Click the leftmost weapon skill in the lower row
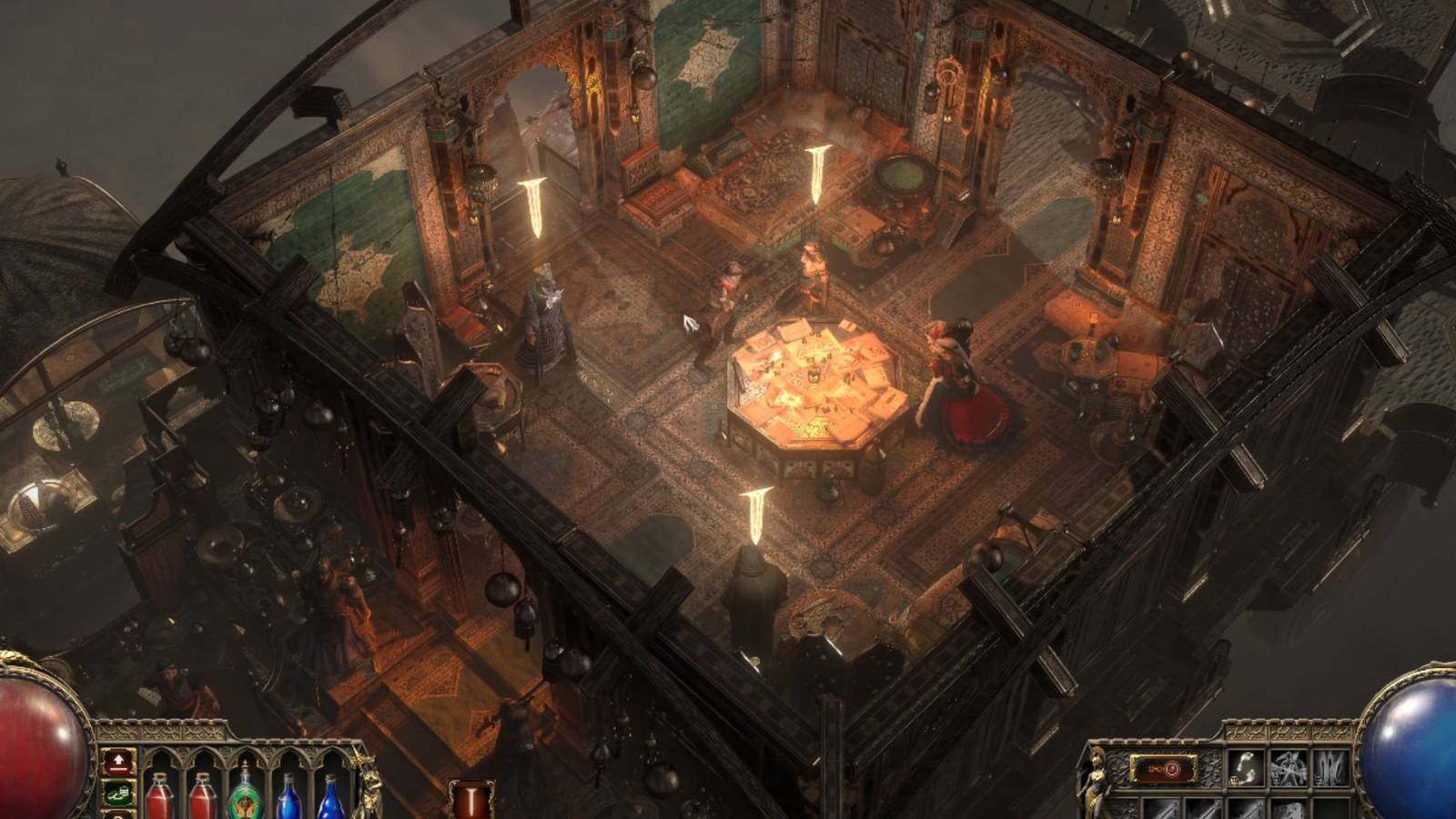Viewport: 1456px width, 819px height. tap(1162, 810)
